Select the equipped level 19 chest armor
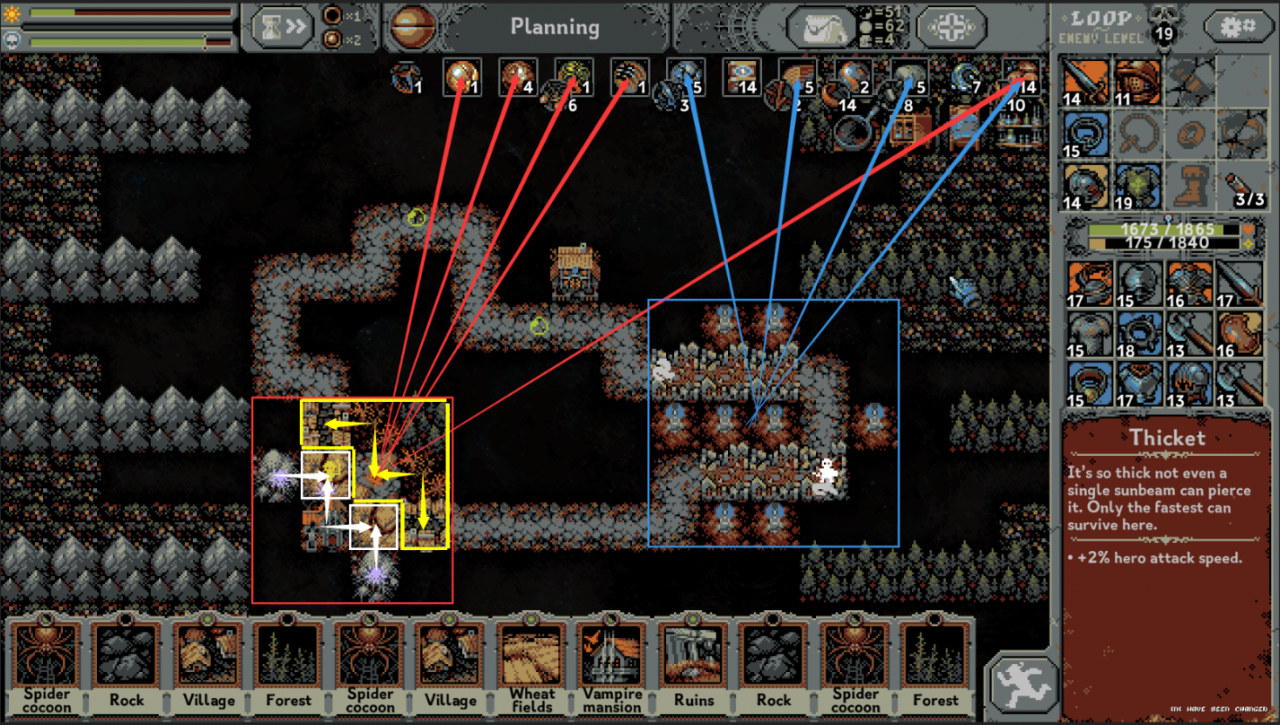1280x725 pixels. tap(1136, 184)
